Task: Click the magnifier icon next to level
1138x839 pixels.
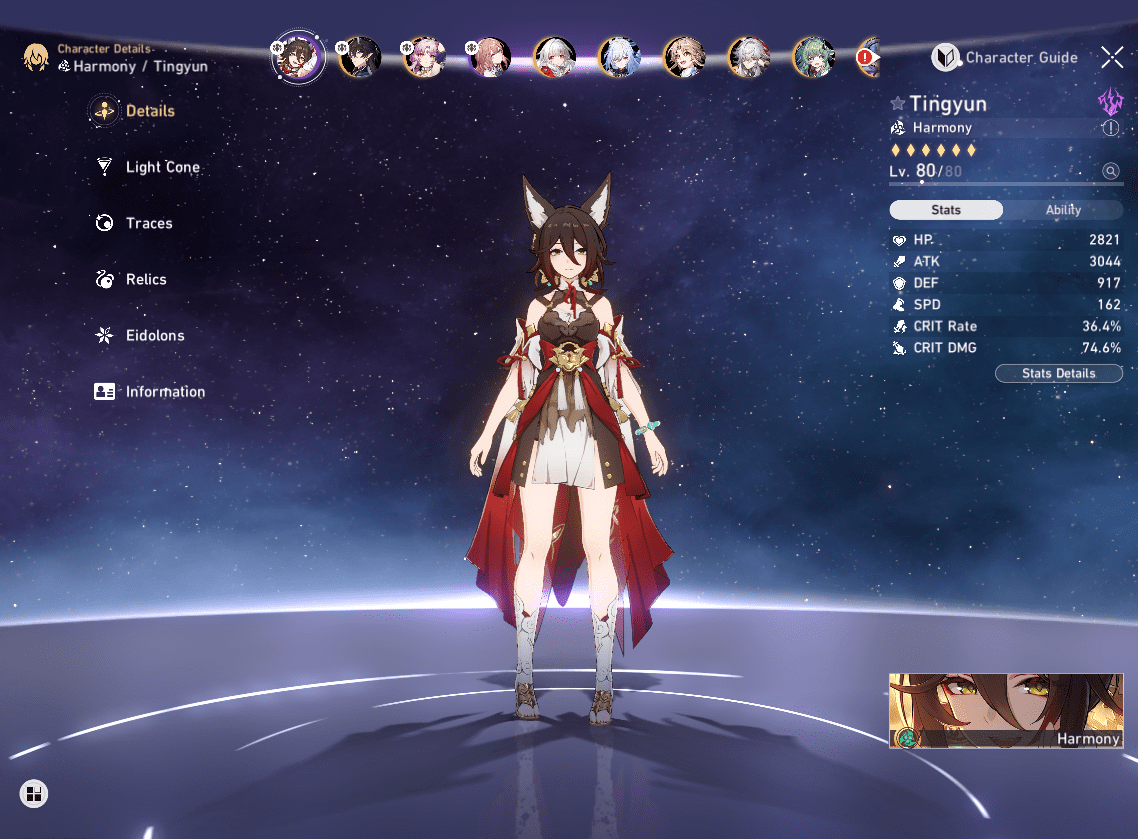Action: coord(1110,171)
